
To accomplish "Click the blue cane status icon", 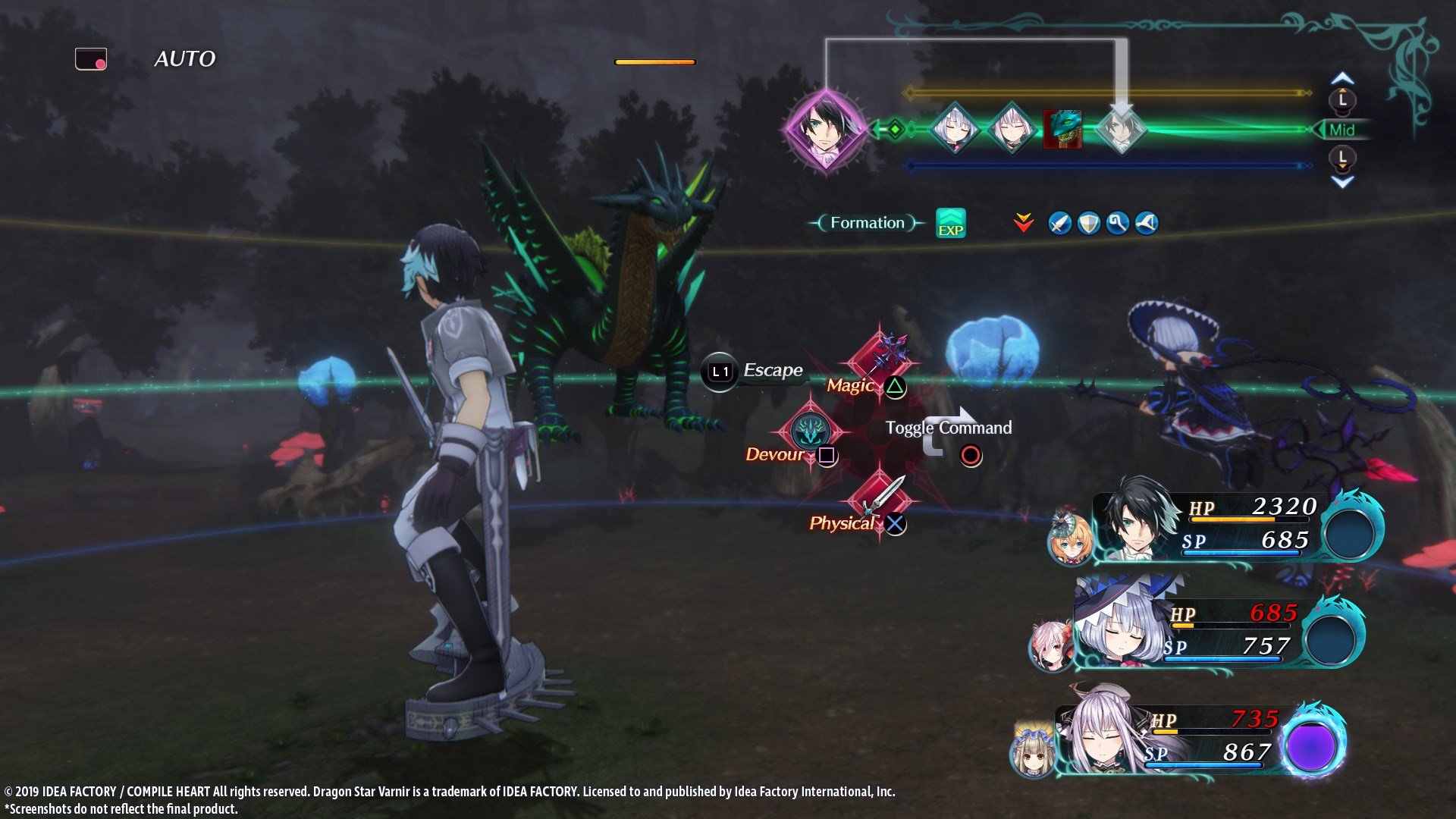I will 1117,224.
